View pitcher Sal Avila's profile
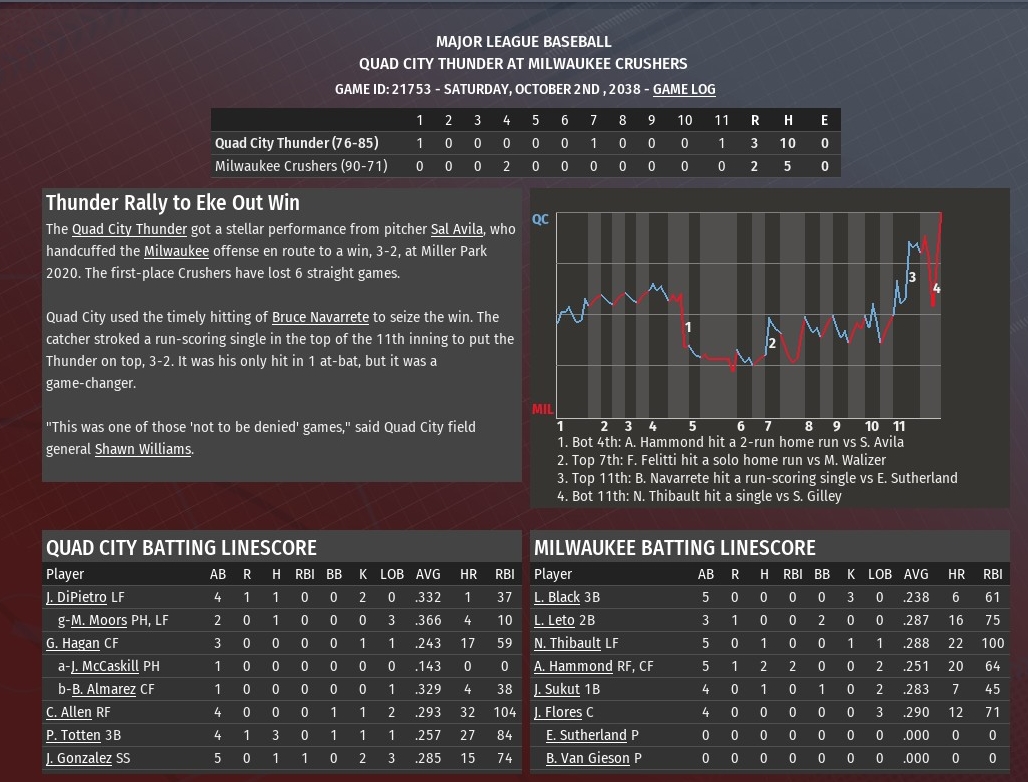 point(457,229)
